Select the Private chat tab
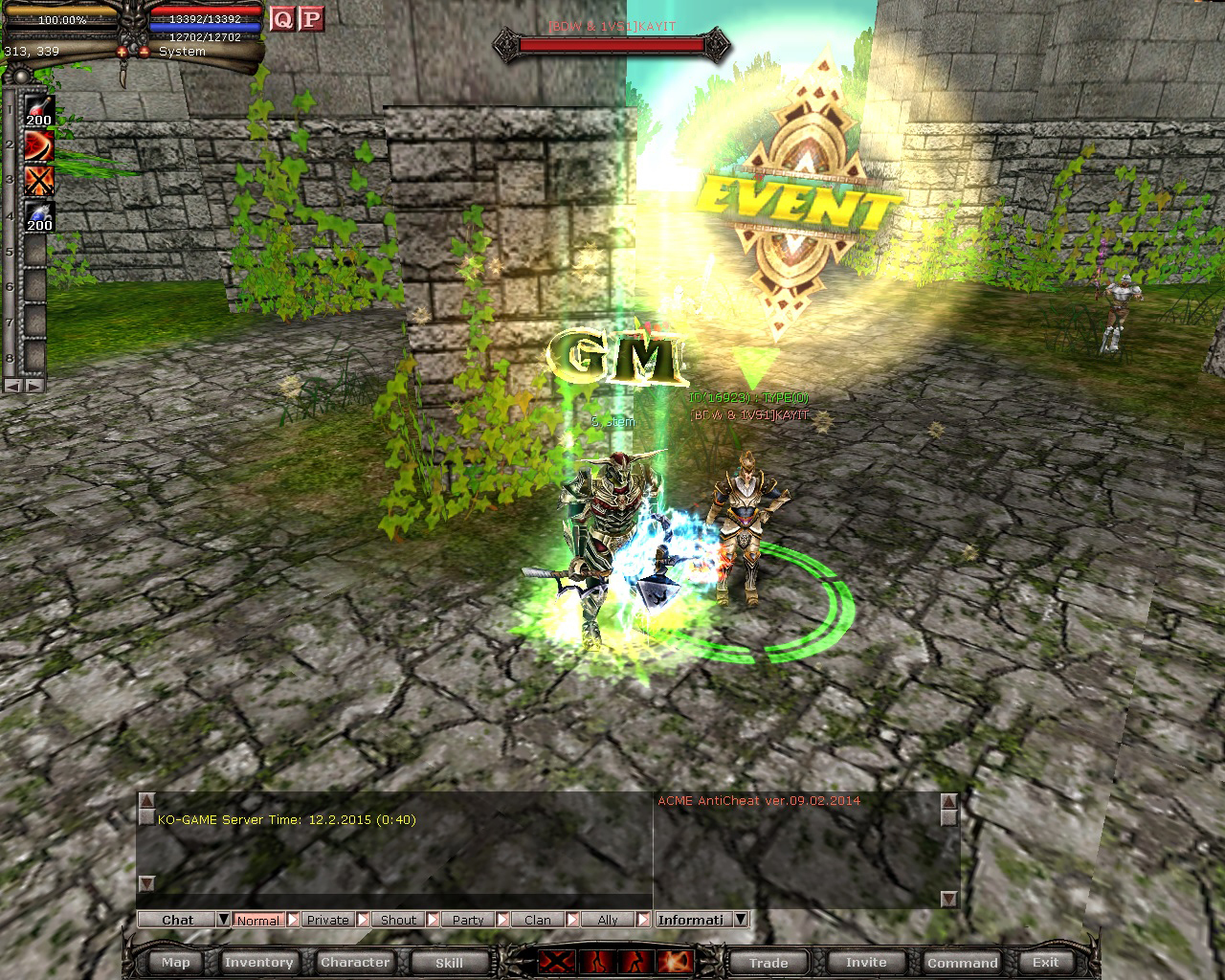1225x980 pixels. click(327, 920)
